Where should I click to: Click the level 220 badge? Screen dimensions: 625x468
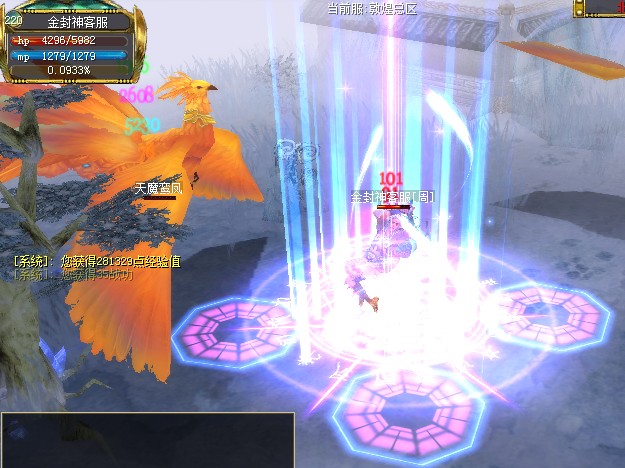pos(13,19)
